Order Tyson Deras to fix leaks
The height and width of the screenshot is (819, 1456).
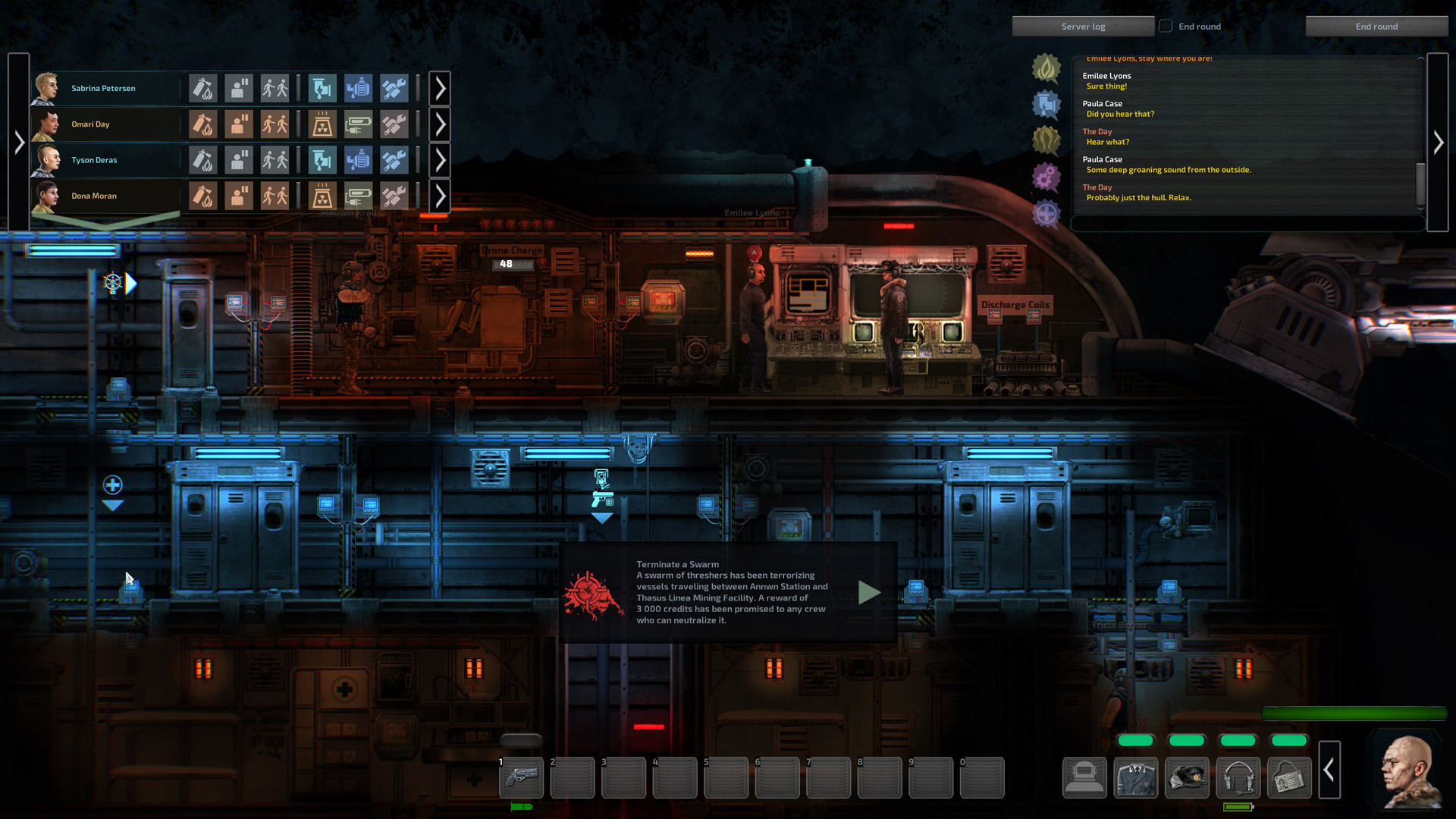click(322, 159)
